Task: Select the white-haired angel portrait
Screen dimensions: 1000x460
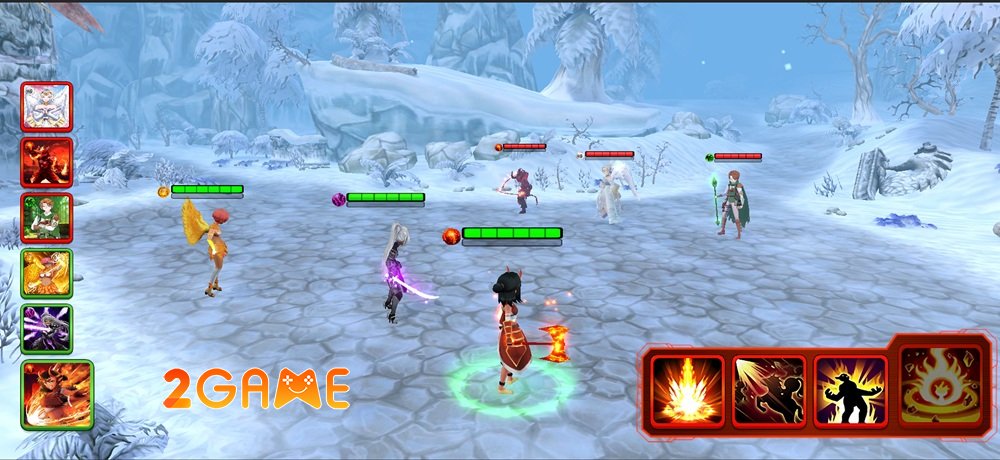Action: 47,107
